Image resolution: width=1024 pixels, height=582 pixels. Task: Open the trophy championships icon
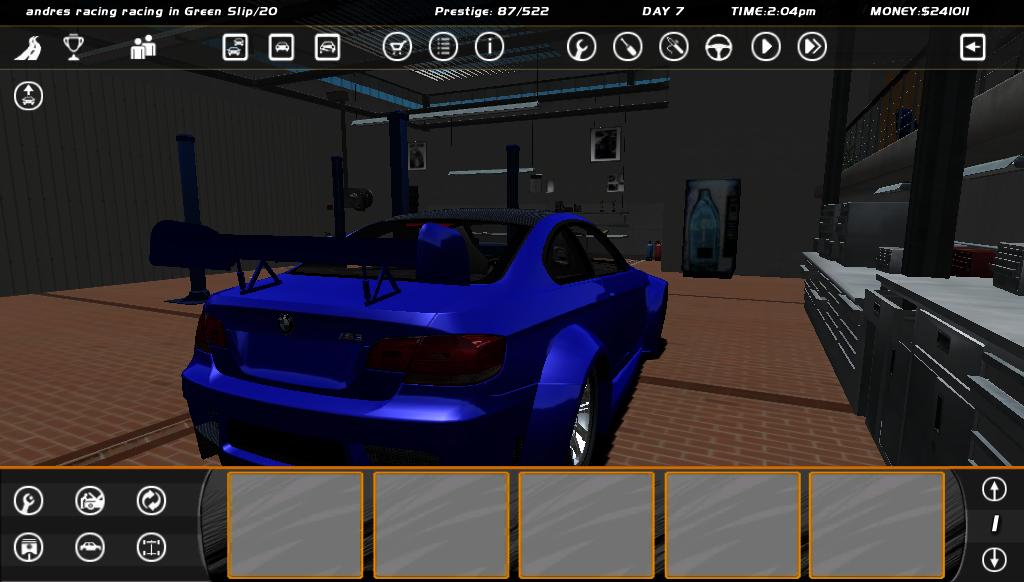73,47
